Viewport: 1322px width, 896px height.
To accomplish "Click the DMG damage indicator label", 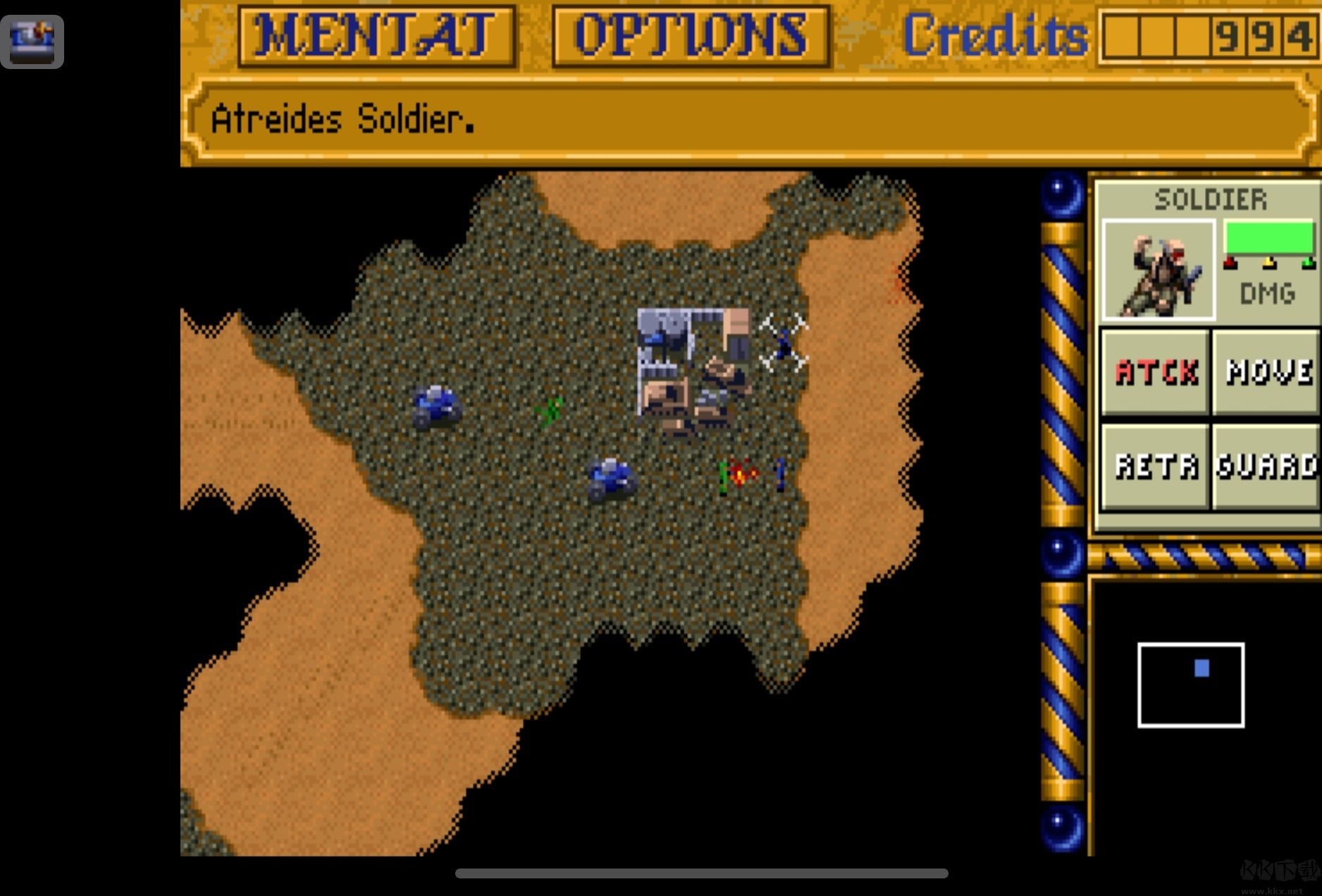I will [1268, 294].
